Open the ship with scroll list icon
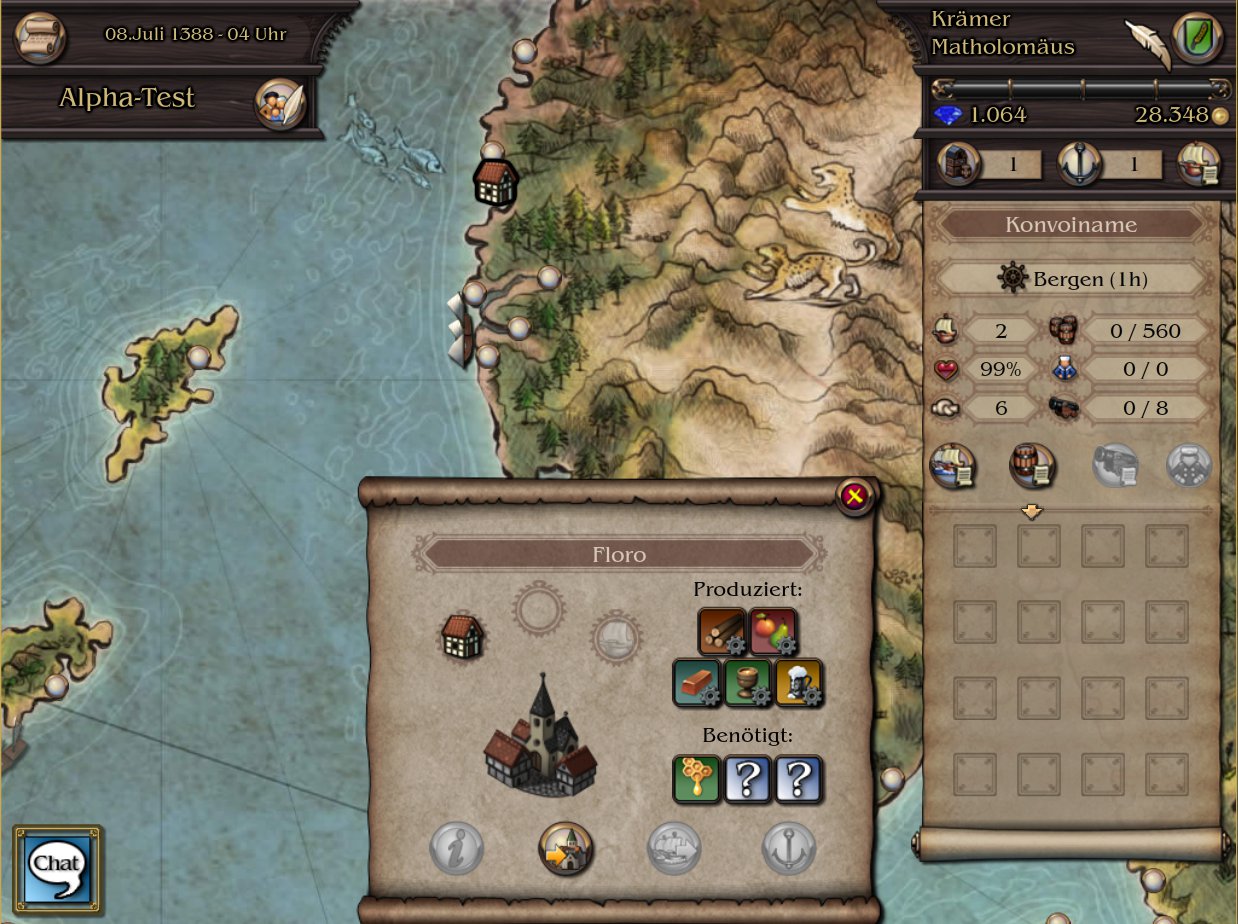This screenshot has height=924, width=1238. pyautogui.click(x=1198, y=165)
